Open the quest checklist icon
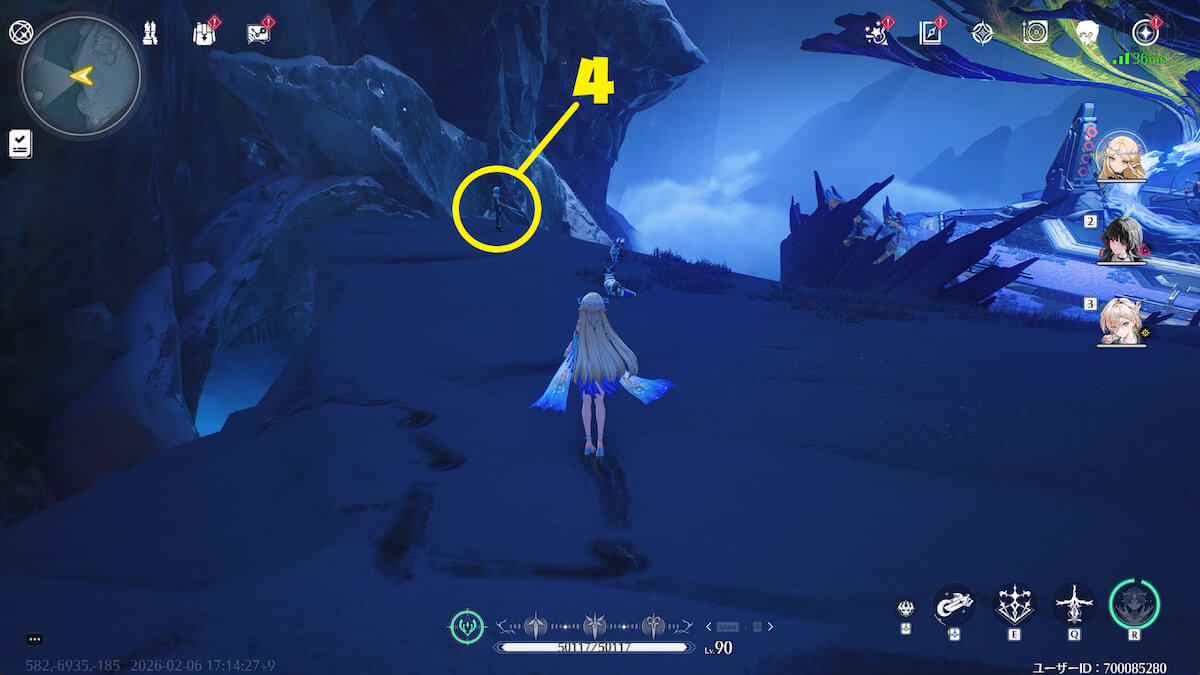The image size is (1200, 675). pos(20,144)
